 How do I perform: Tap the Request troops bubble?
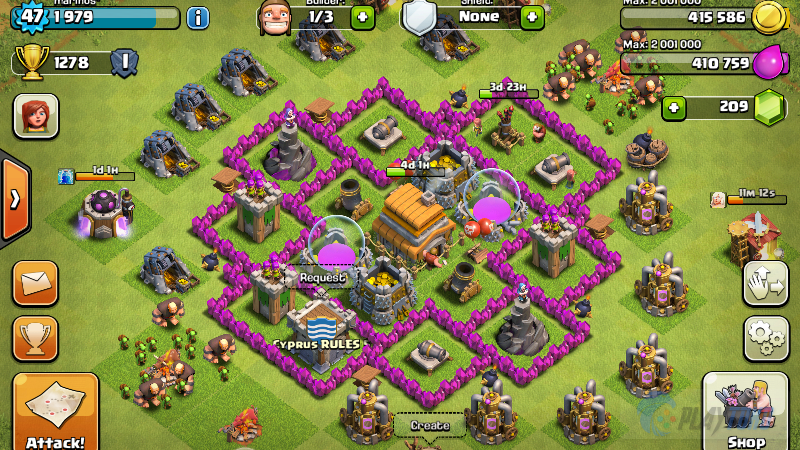pos(323,279)
